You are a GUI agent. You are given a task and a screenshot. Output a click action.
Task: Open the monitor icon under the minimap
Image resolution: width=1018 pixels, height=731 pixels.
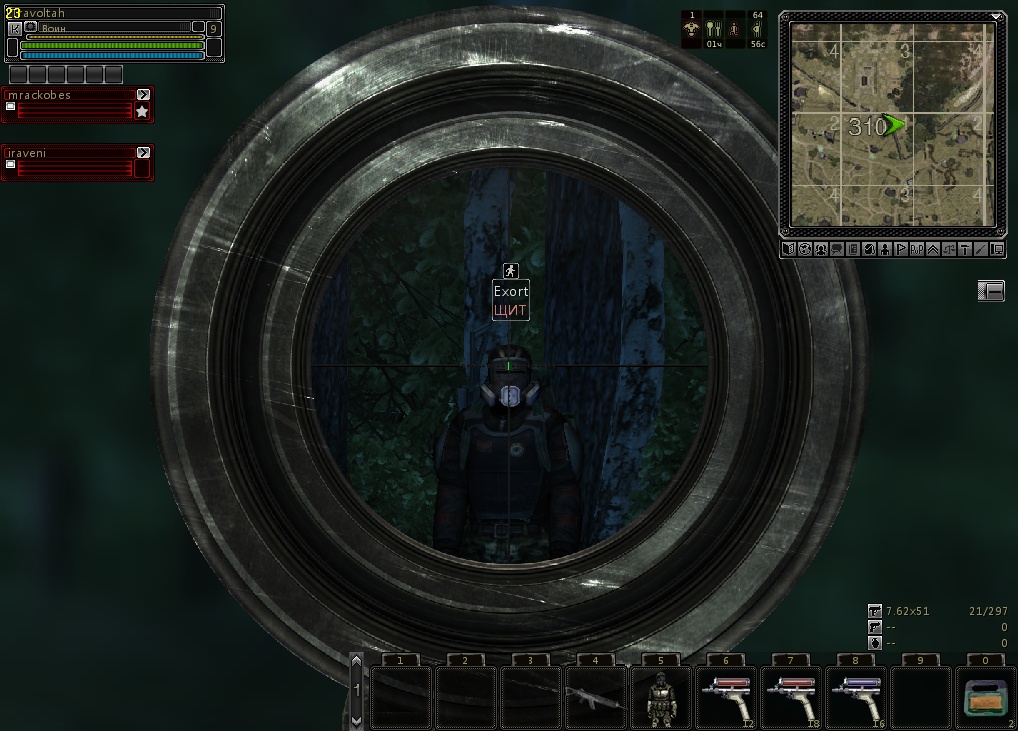(x=997, y=249)
